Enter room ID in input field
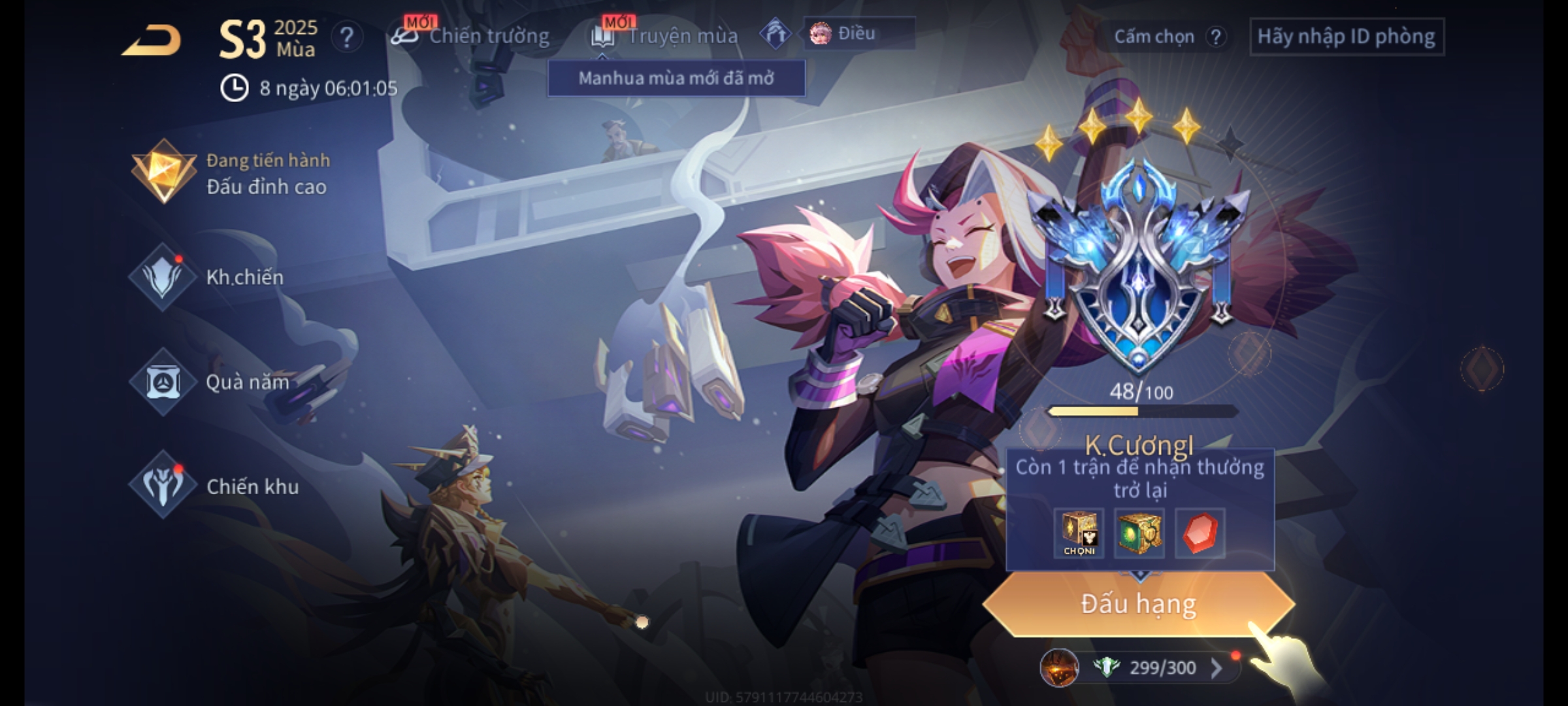This screenshot has height=706, width=1568. tap(1346, 37)
